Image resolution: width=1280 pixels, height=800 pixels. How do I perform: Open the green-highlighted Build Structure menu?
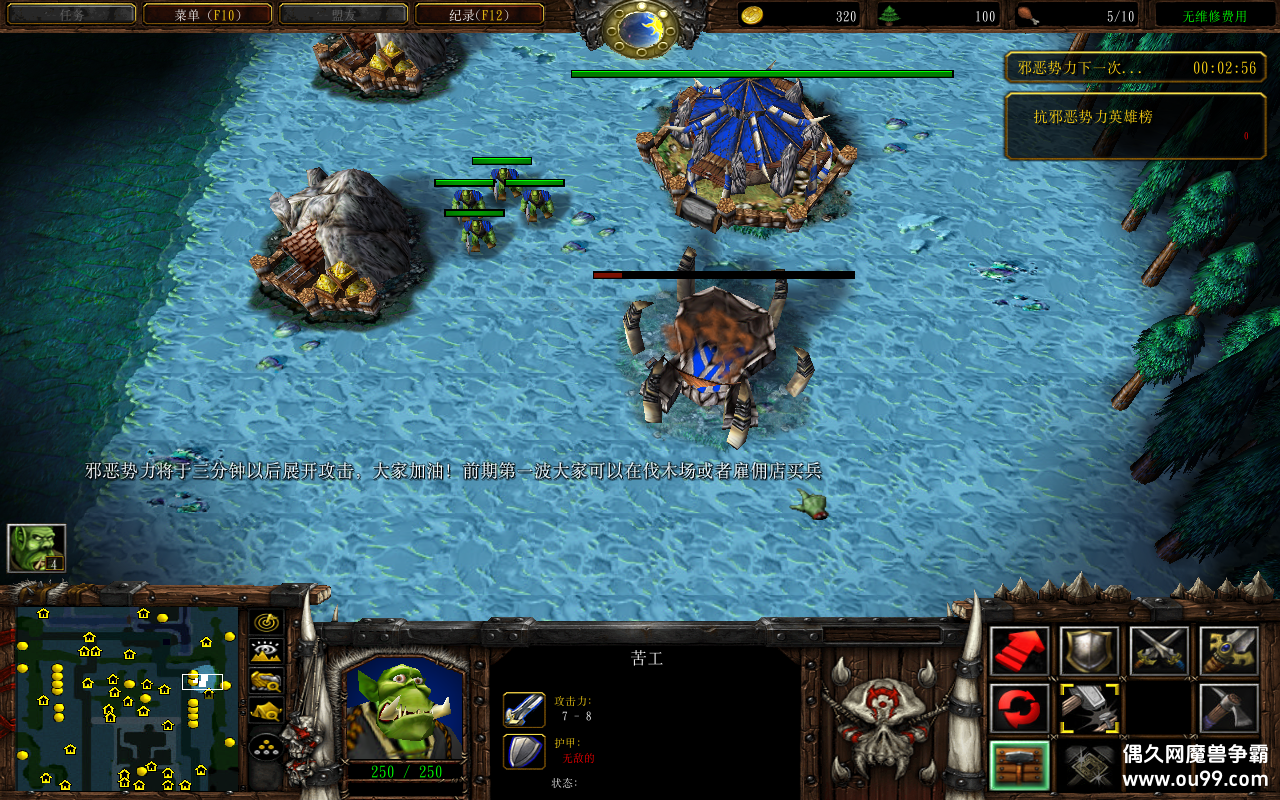(x=1019, y=765)
